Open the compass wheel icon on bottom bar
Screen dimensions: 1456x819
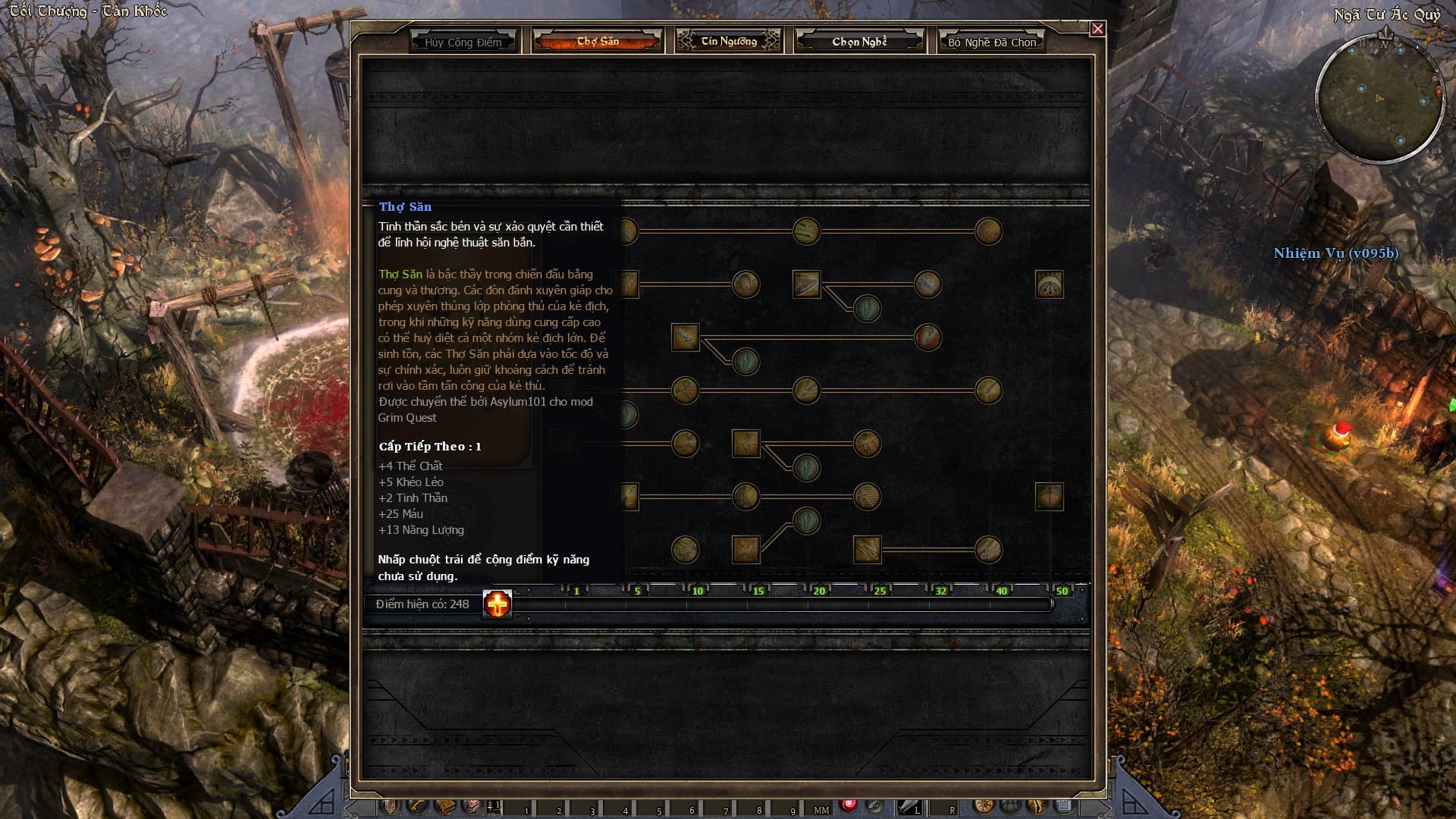pyautogui.click(x=984, y=806)
